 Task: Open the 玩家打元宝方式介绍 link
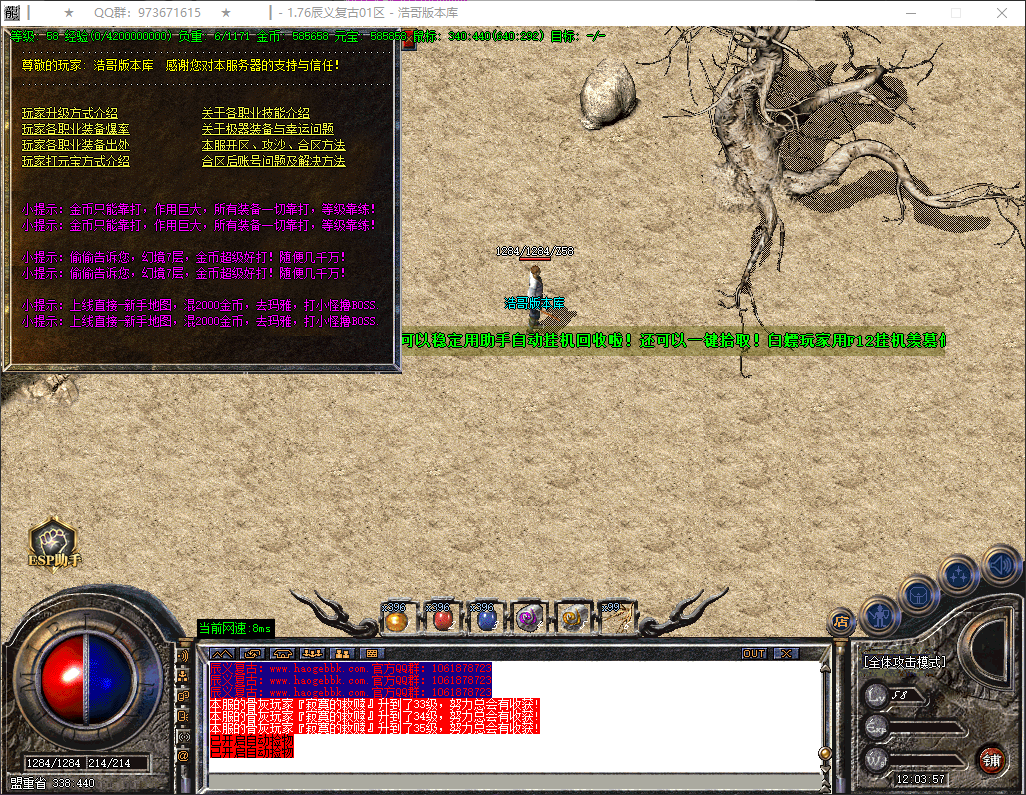click(x=76, y=161)
